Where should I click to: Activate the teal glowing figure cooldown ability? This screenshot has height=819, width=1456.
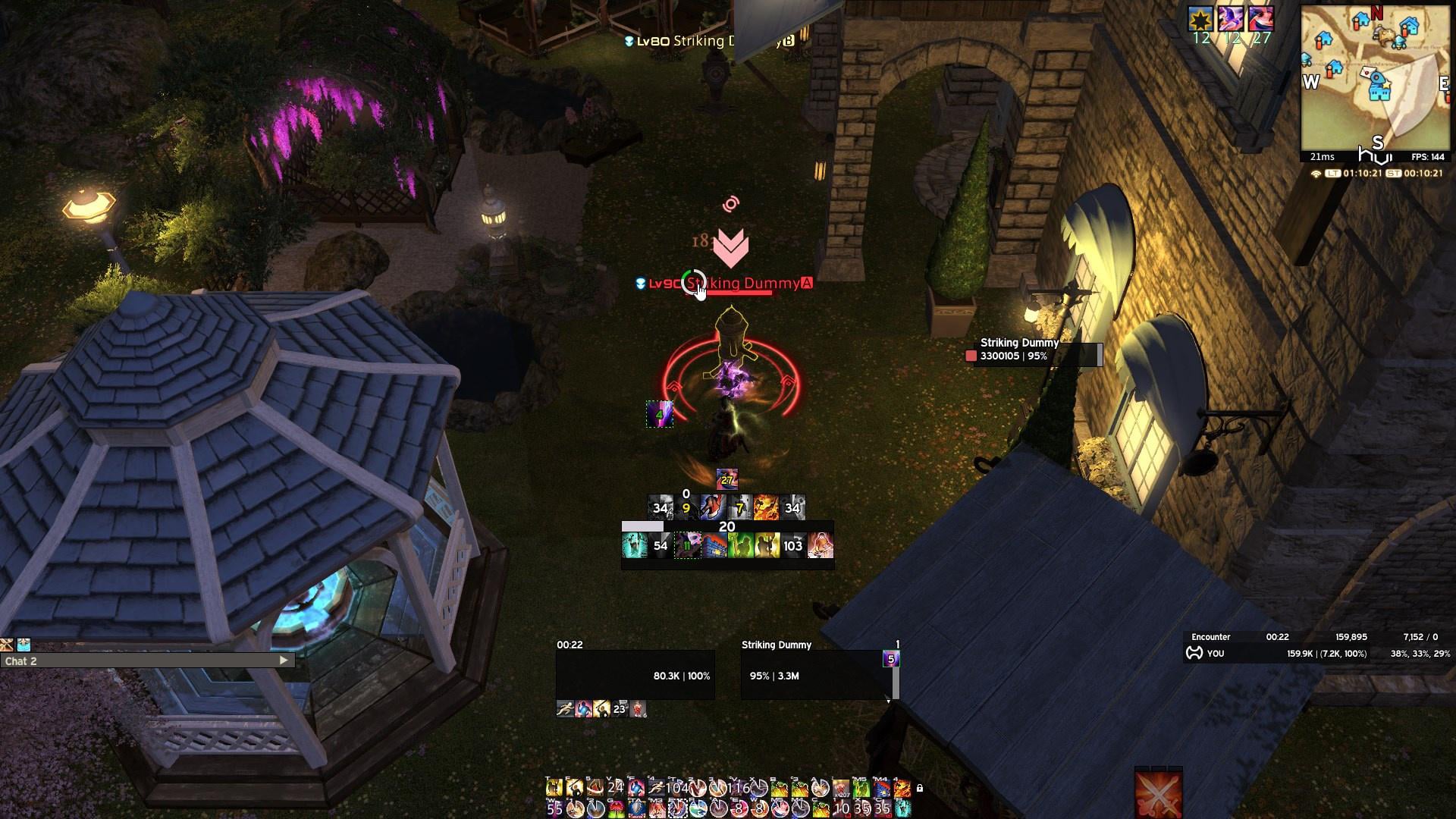[633, 545]
